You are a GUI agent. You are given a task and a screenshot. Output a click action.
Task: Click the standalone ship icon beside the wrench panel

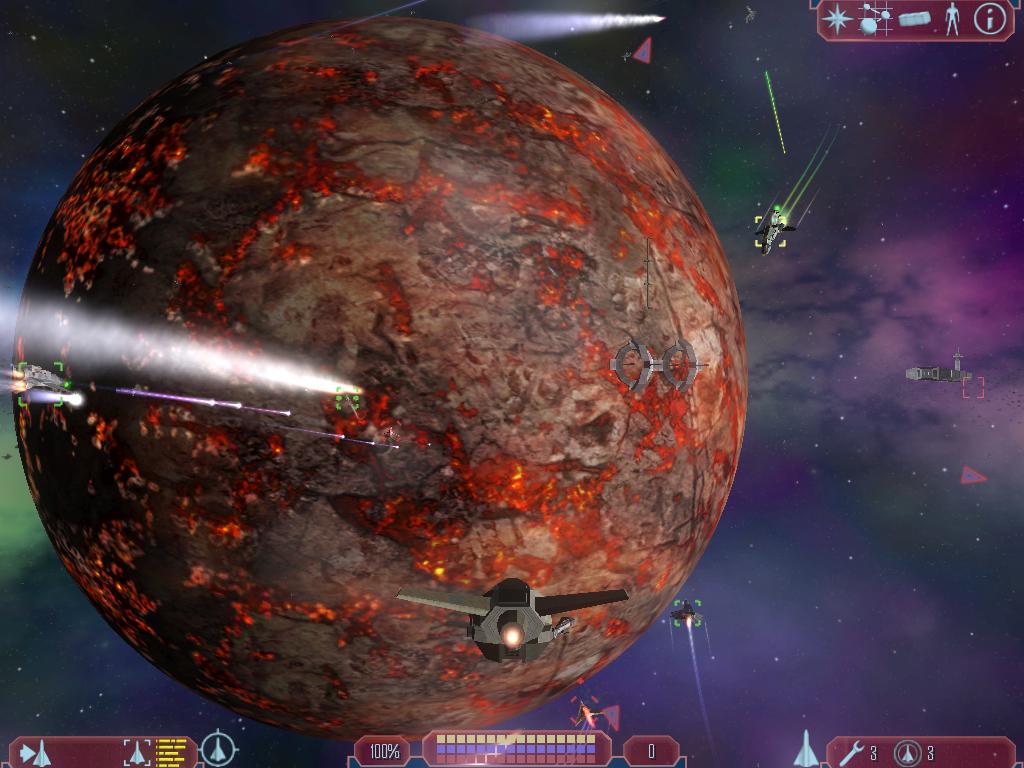(806, 749)
